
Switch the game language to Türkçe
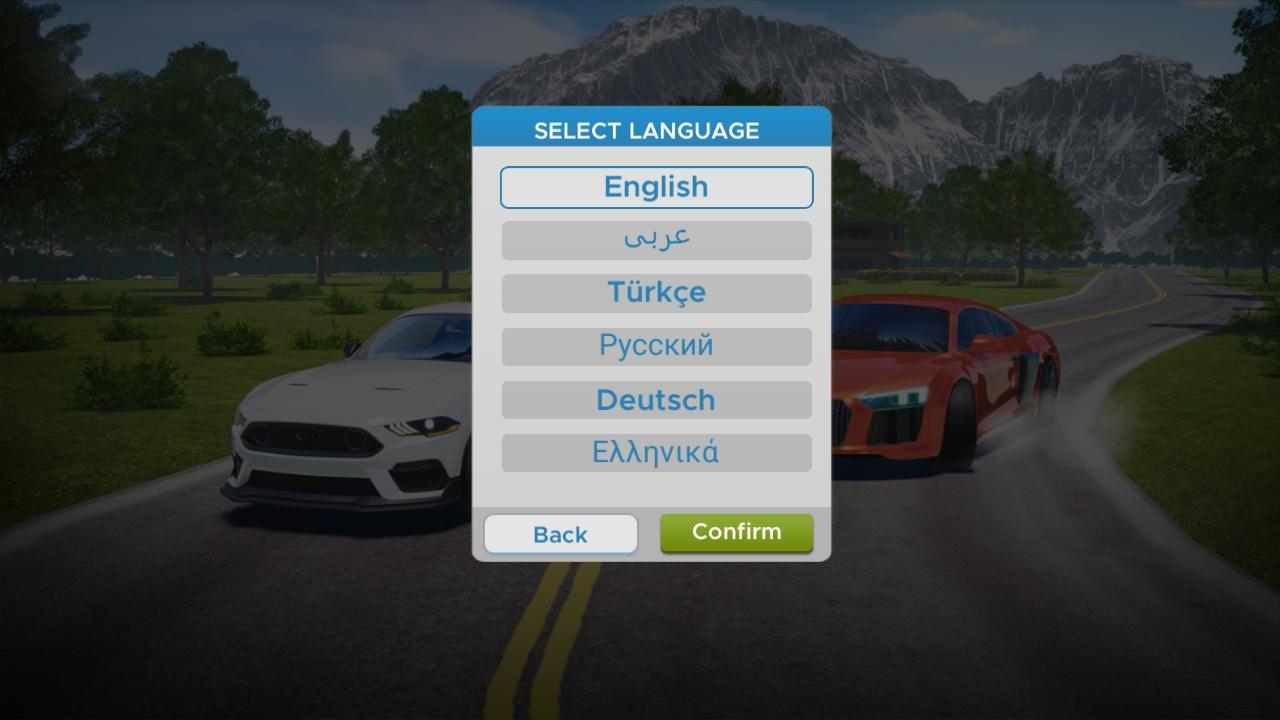point(656,293)
